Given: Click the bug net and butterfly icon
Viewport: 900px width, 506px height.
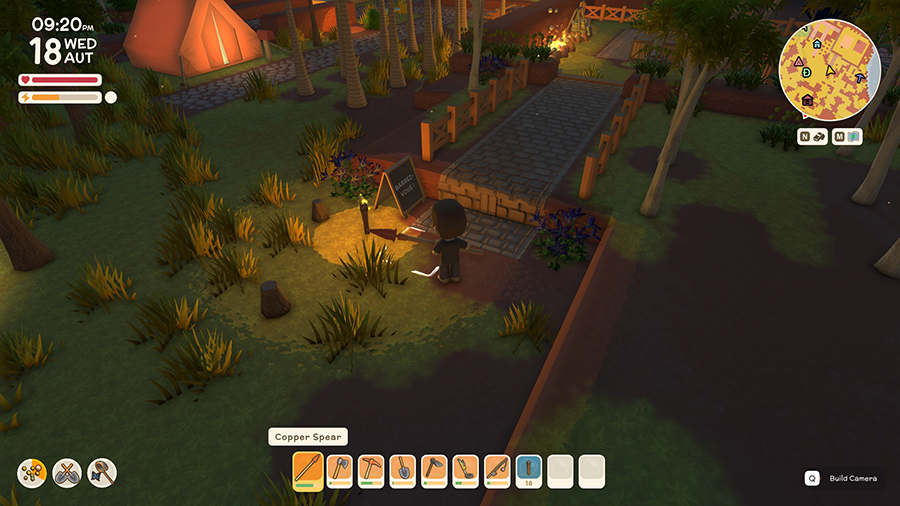Looking at the screenshot, I should pos(102,472).
